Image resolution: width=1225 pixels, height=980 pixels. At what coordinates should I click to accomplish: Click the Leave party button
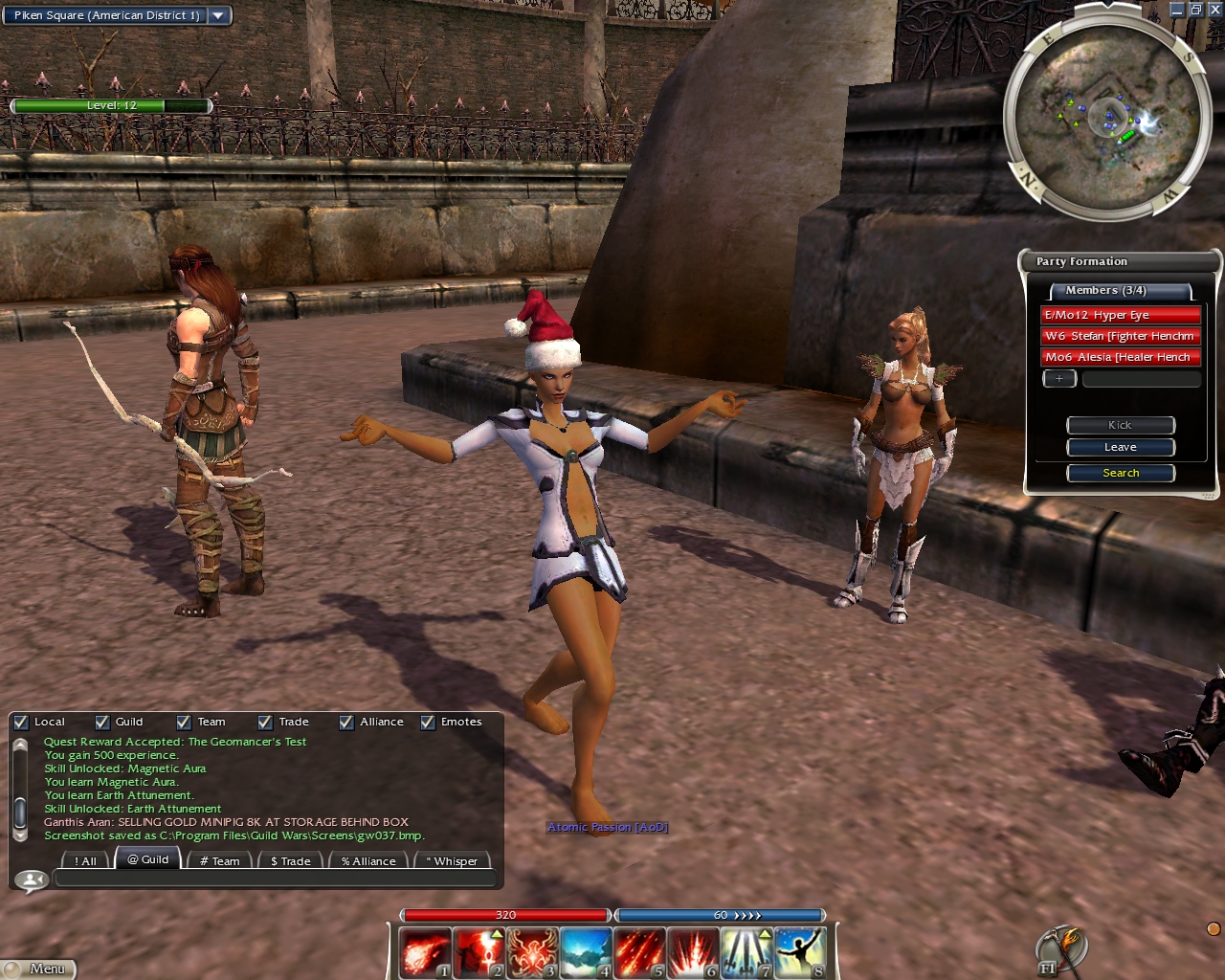point(1121,447)
